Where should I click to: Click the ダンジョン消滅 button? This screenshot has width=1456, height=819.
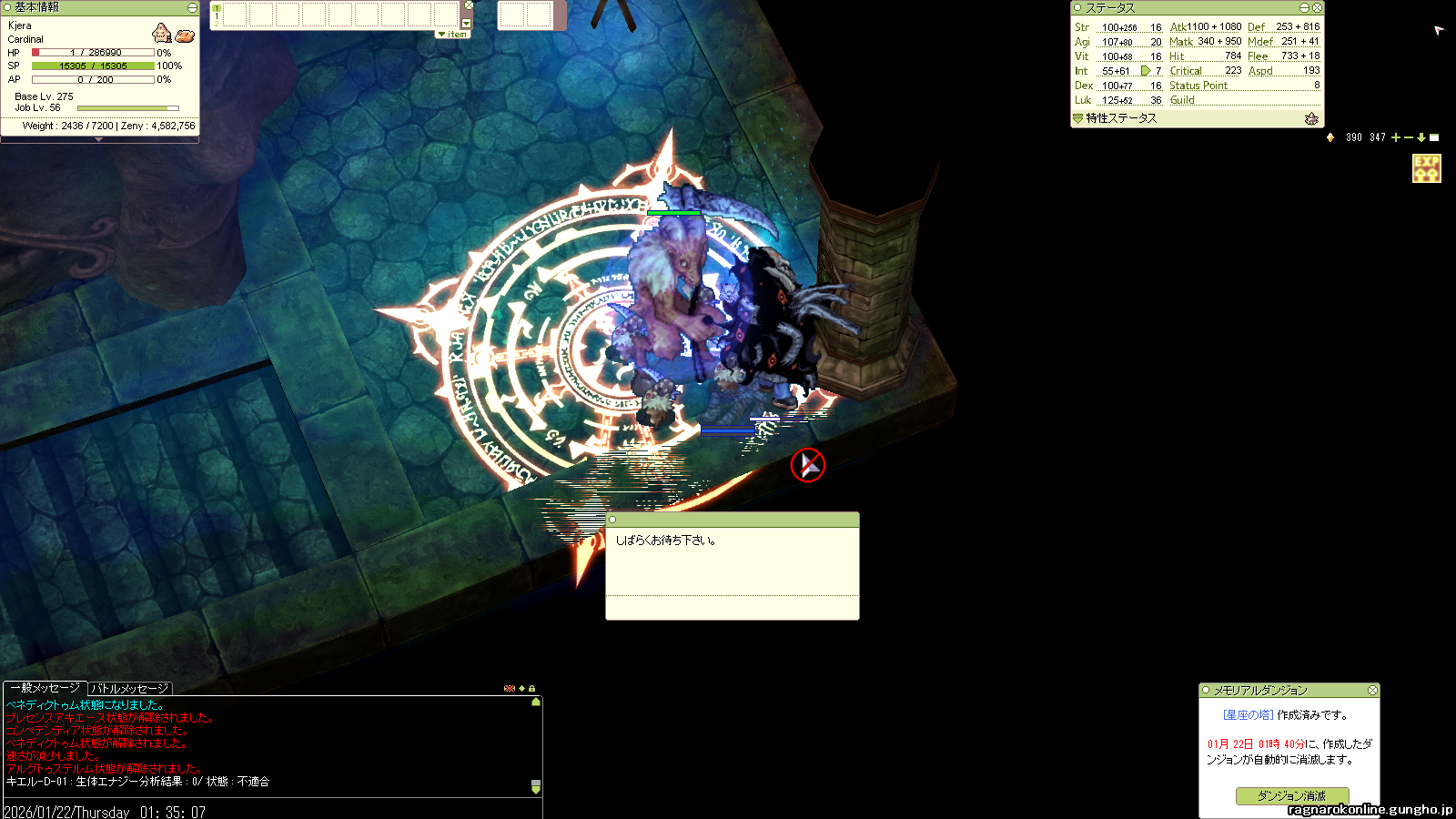tap(1291, 795)
